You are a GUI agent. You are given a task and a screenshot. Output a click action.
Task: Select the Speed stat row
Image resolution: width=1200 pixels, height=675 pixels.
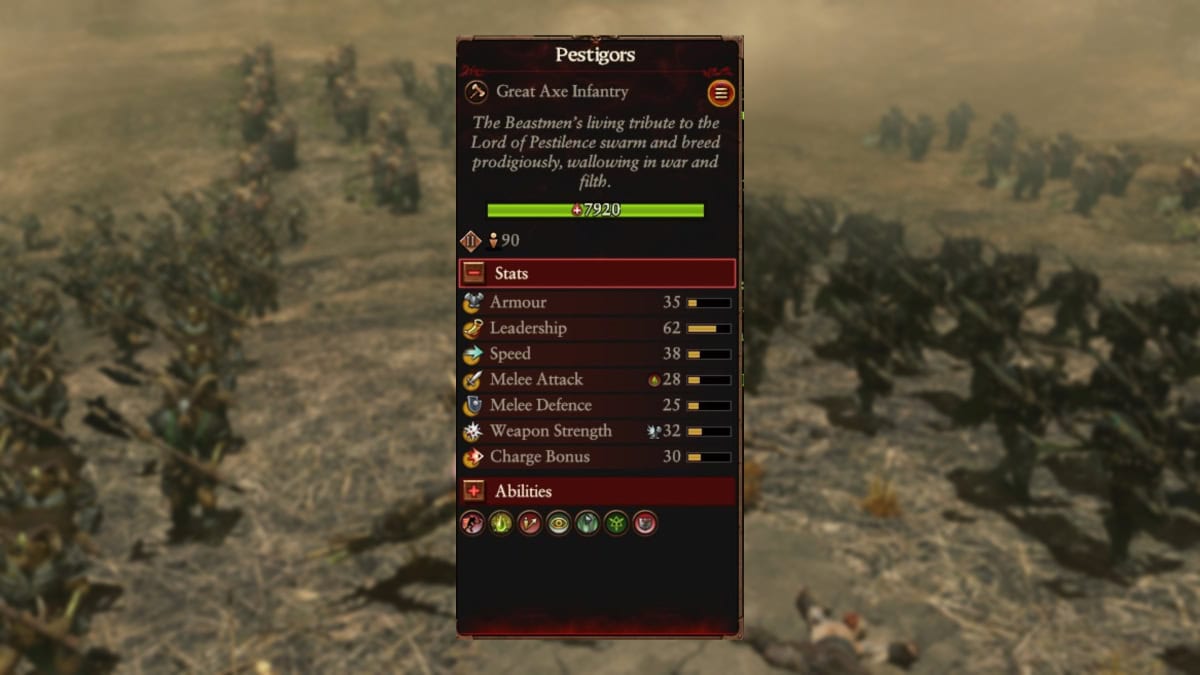[596, 354]
